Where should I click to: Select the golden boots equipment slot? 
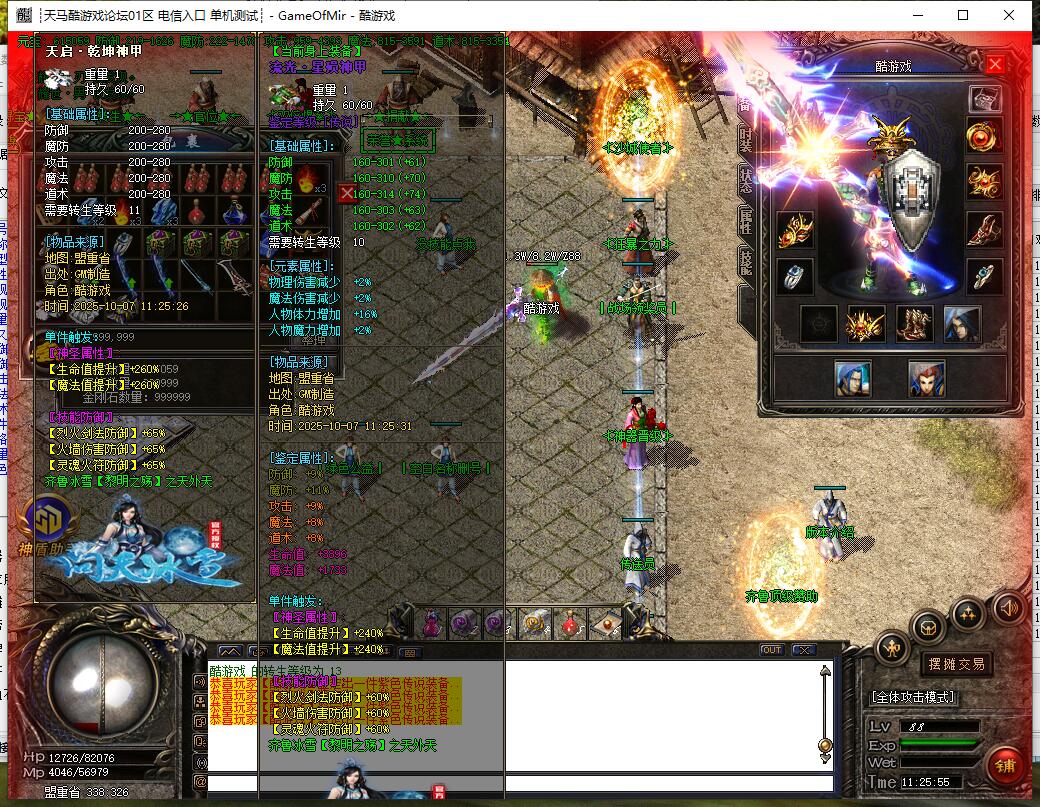[x=913, y=324]
